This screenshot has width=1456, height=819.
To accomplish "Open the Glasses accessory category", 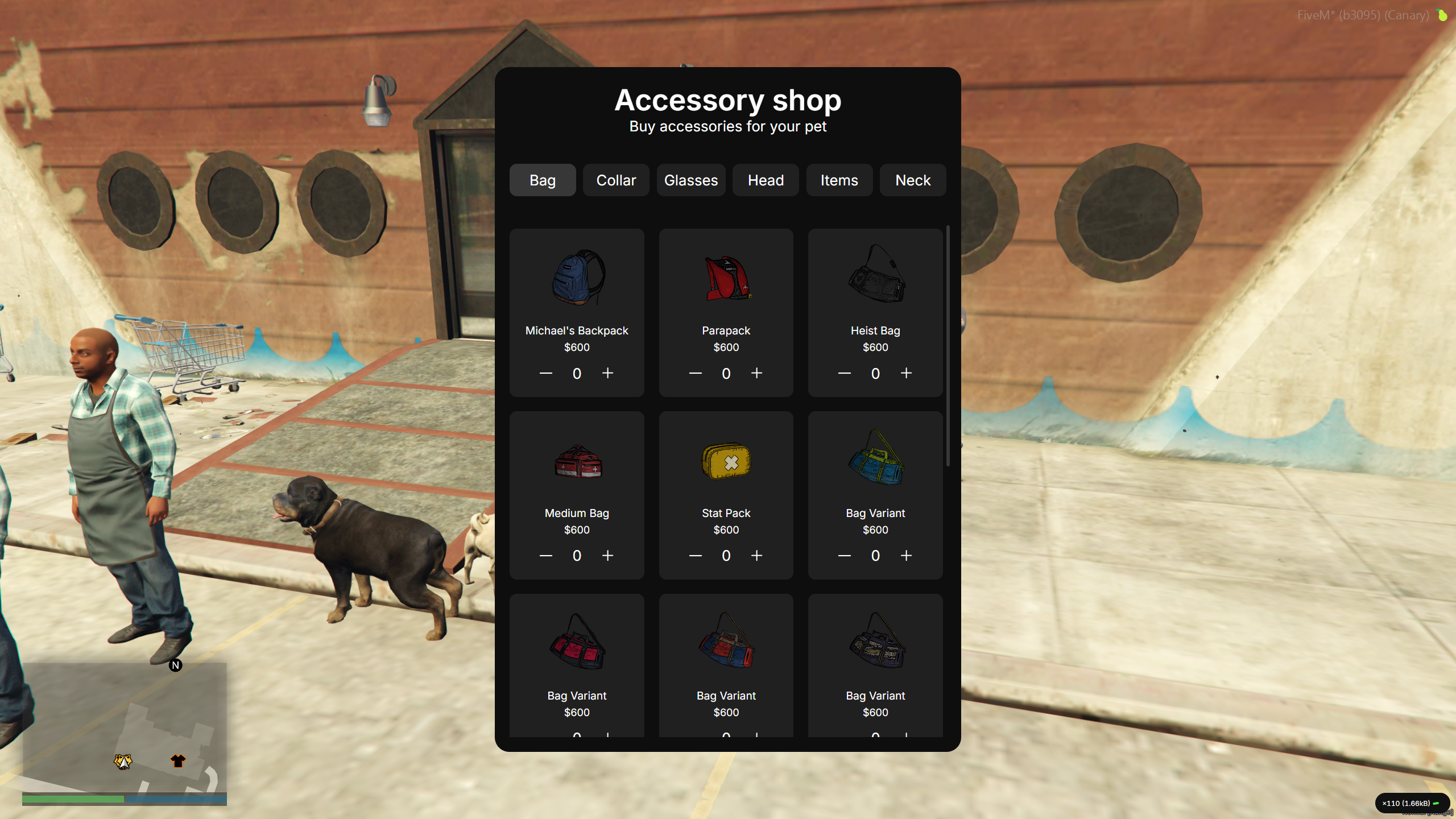I will coord(690,180).
